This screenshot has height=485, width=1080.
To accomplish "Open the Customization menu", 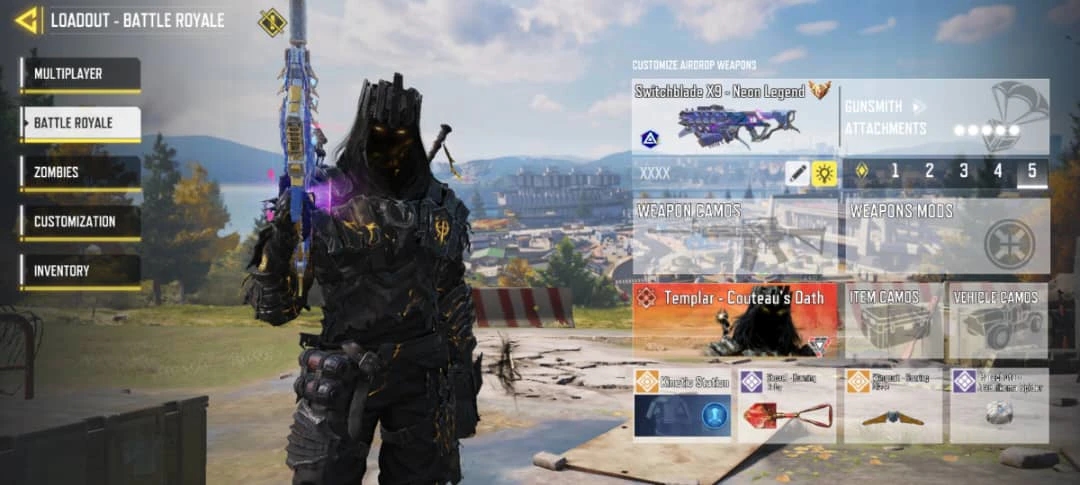I will click(x=80, y=221).
